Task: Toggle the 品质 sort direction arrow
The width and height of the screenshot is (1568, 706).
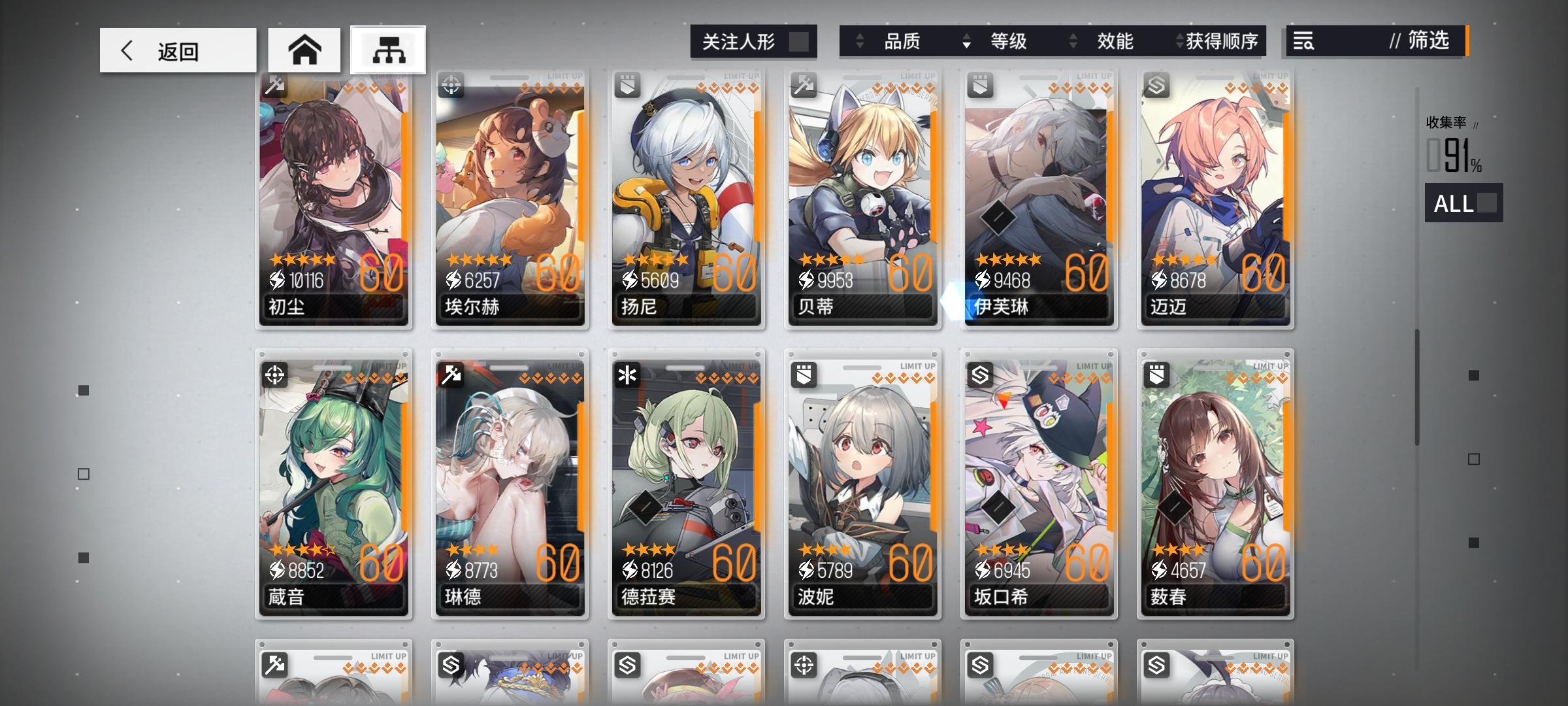Action: (859, 41)
